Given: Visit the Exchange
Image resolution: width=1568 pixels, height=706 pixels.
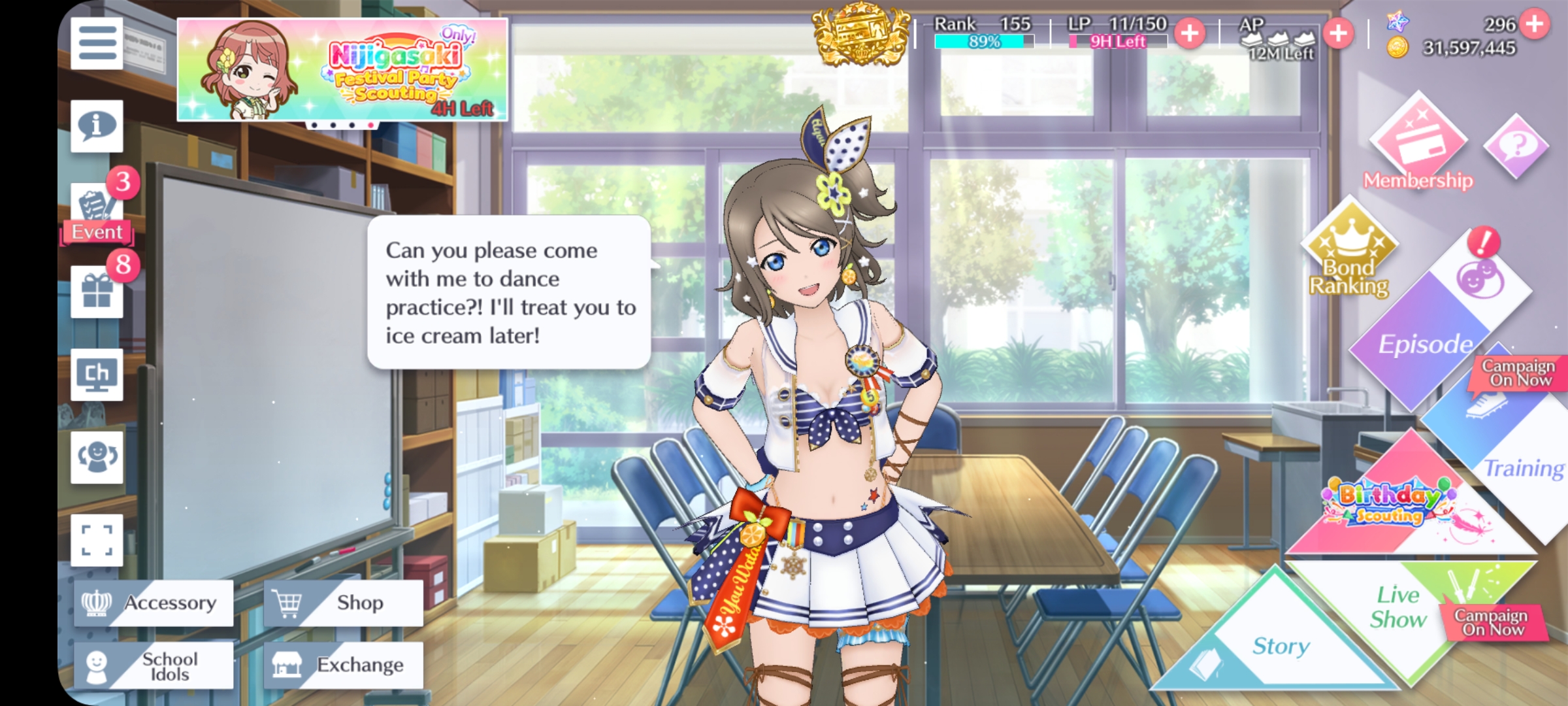Looking at the screenshot, I should pos(344,665).
